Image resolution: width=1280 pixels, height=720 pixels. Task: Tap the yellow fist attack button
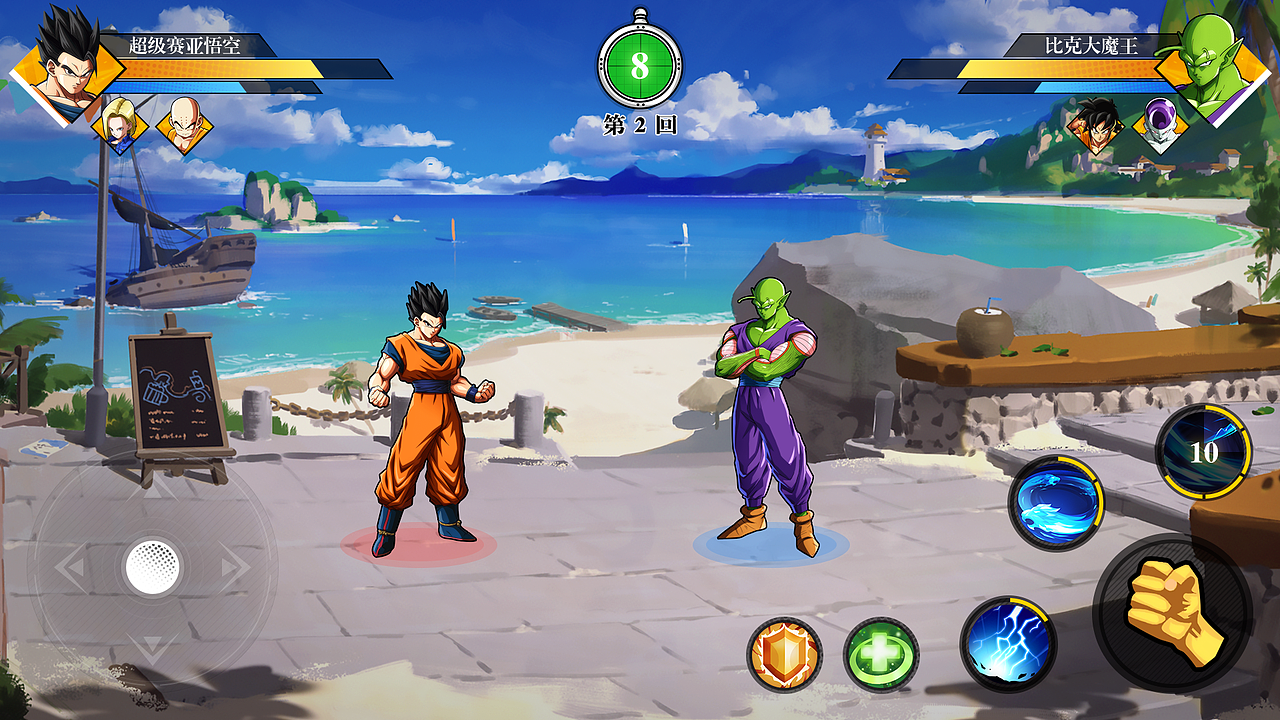[1172, 611]
